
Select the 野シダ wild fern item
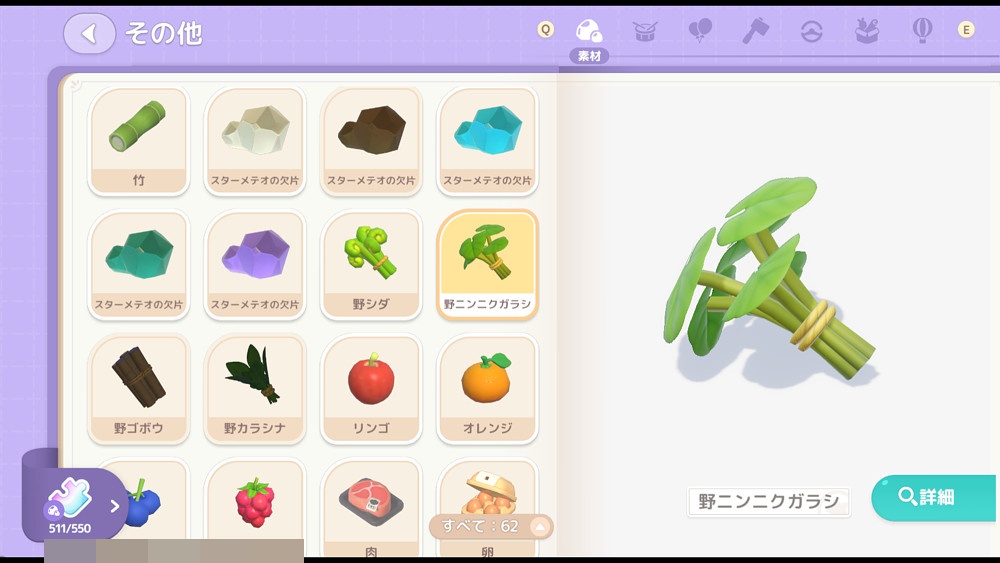pyautogui.click(x=371, y=264)
